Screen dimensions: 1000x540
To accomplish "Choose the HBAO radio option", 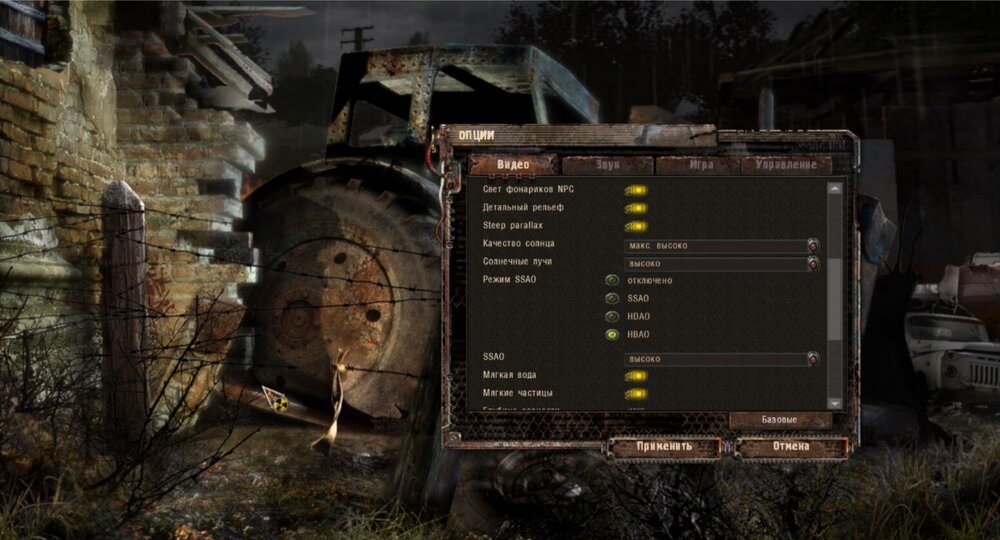I will click(x=611, y=335).
